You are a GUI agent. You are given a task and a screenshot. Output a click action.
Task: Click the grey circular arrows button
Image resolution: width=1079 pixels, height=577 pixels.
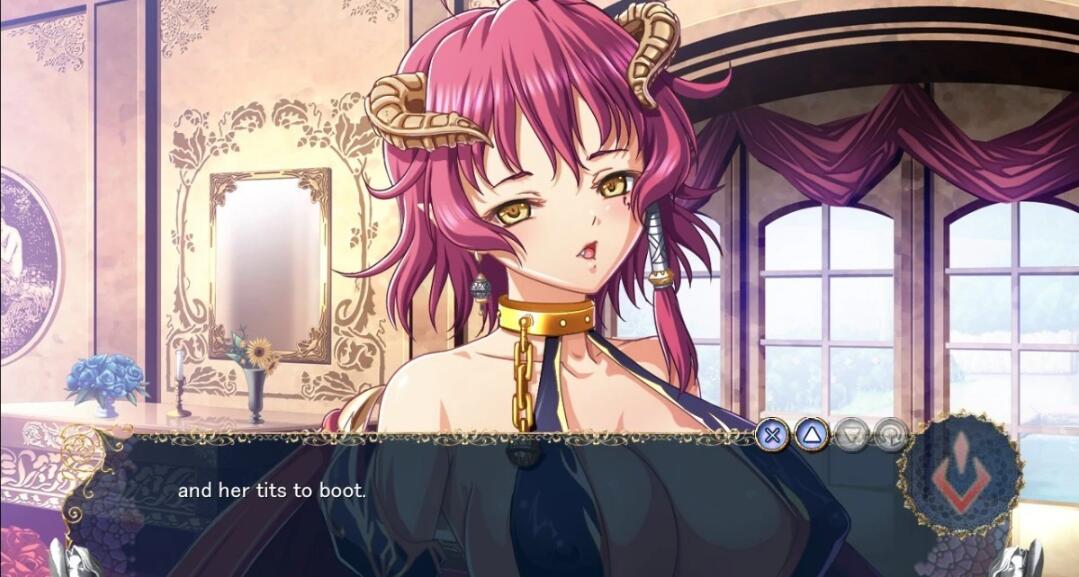pos(889,435)
